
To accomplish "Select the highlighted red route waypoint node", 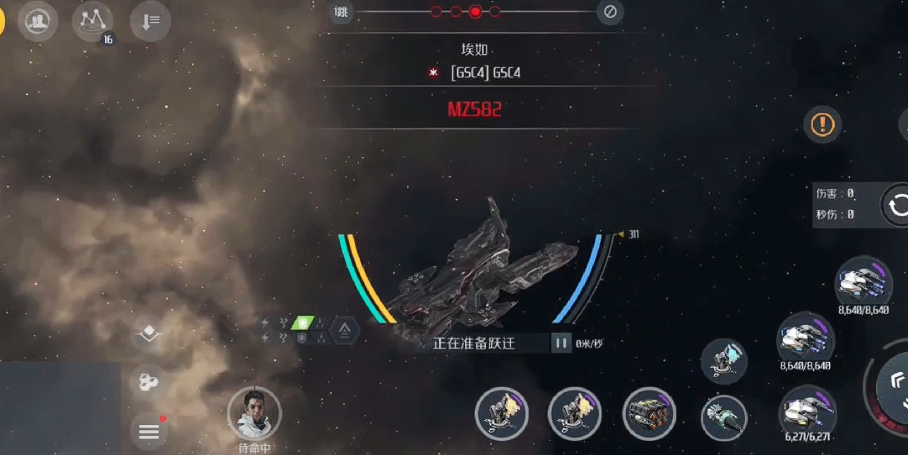I will tap(475, 12).
